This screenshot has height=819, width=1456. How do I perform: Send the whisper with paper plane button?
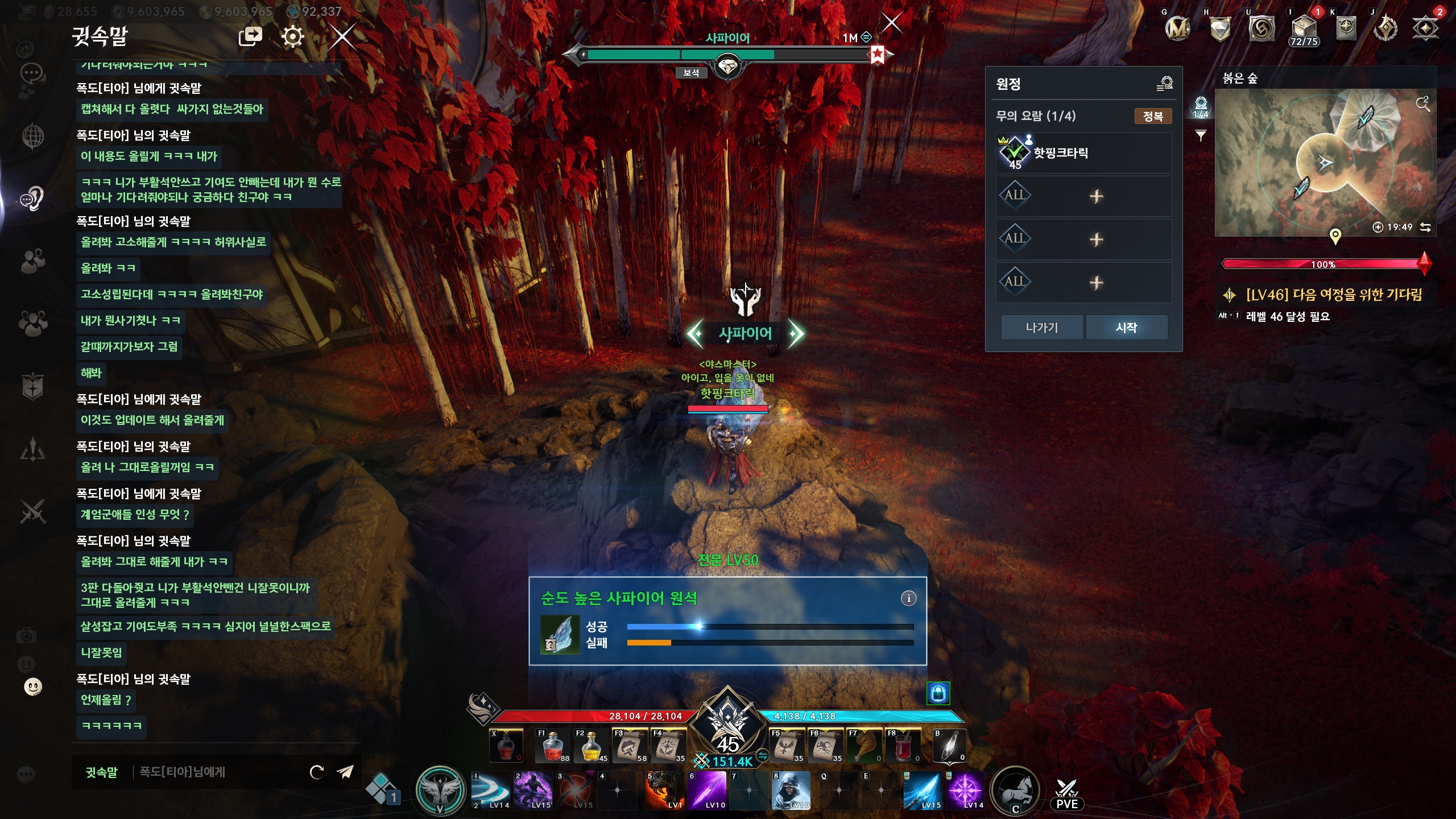coord(345,772)
